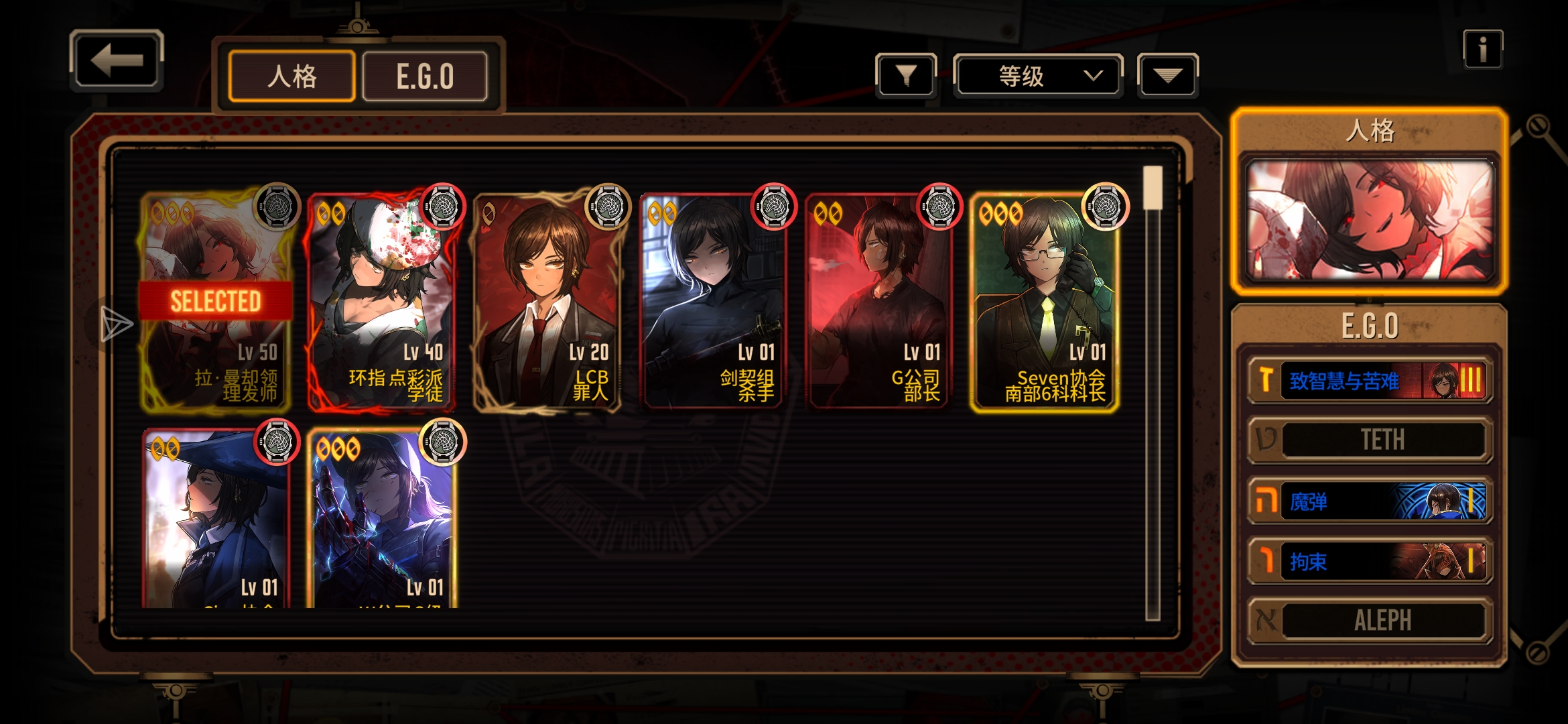Select the 致智慧与苦难 E.G.O slot
Image resolution: width=1568 pixels, height=724 pixels.
1370,381
